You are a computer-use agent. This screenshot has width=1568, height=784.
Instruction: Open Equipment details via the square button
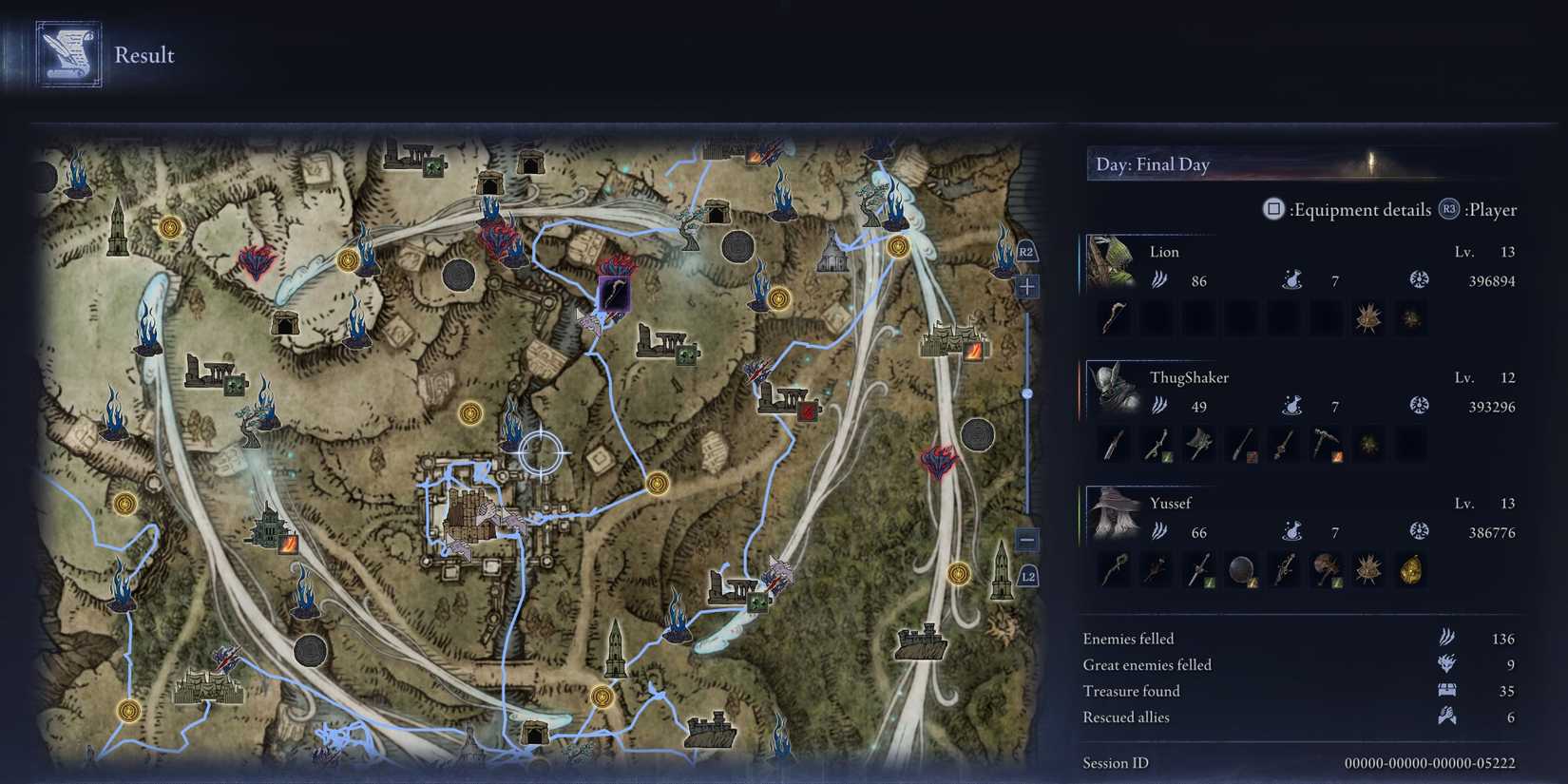point(1273,210)
